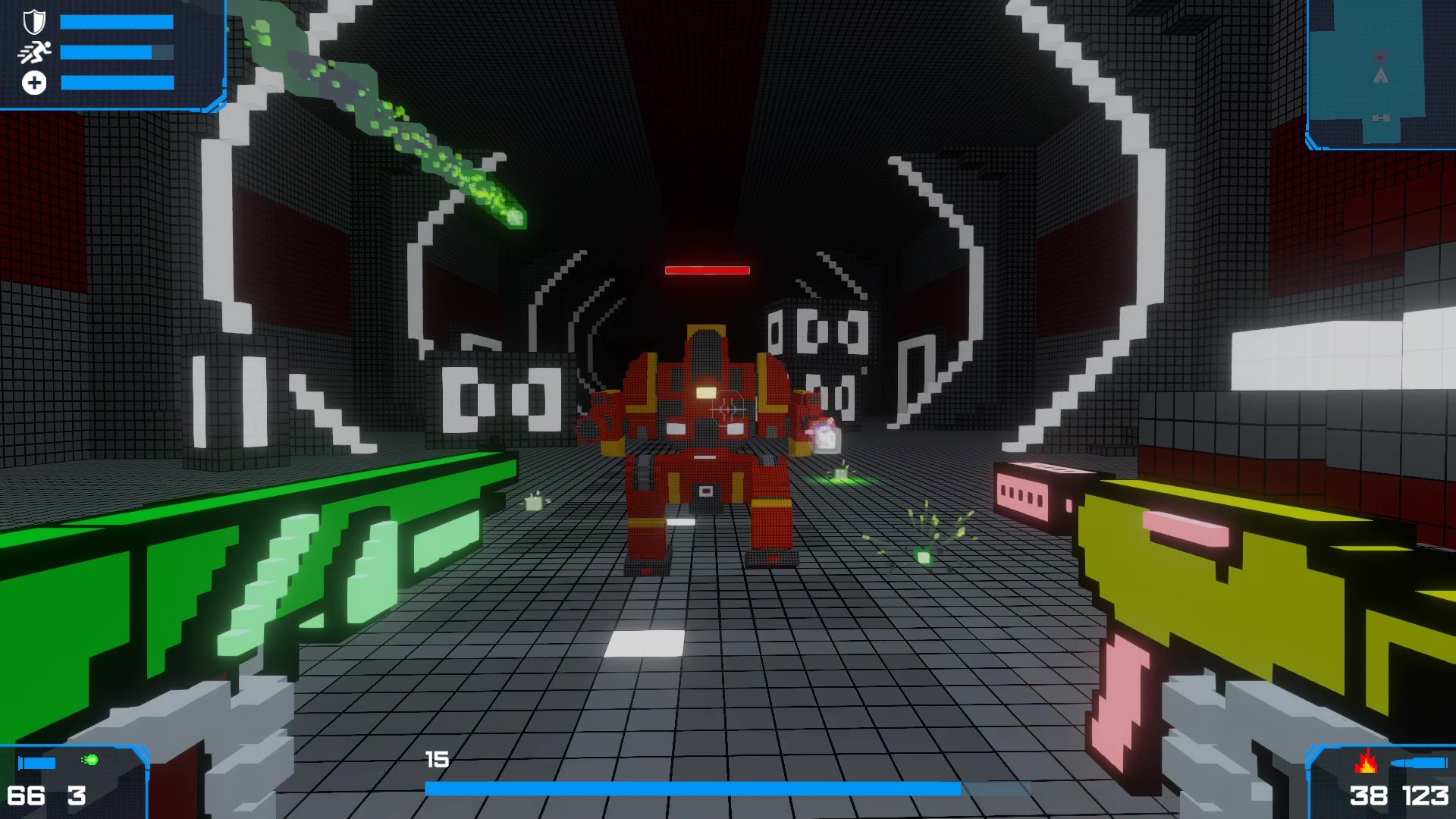
Task: Click the health plus icon
Action: (x=34, y=82)
